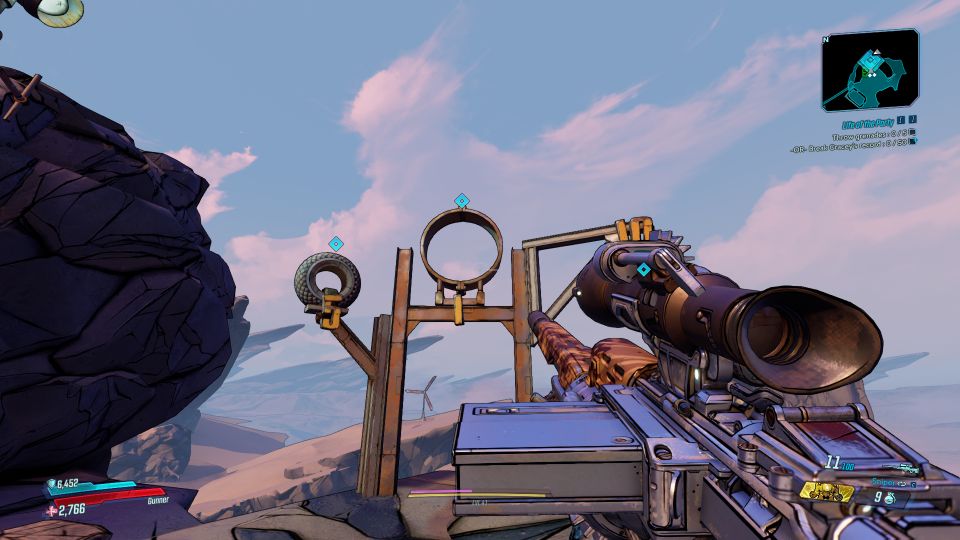Select the equipped sniper rifle weapon icon
Image resolution: width=960 pixels, height=540 pixels.
click(x=905, y=468)
